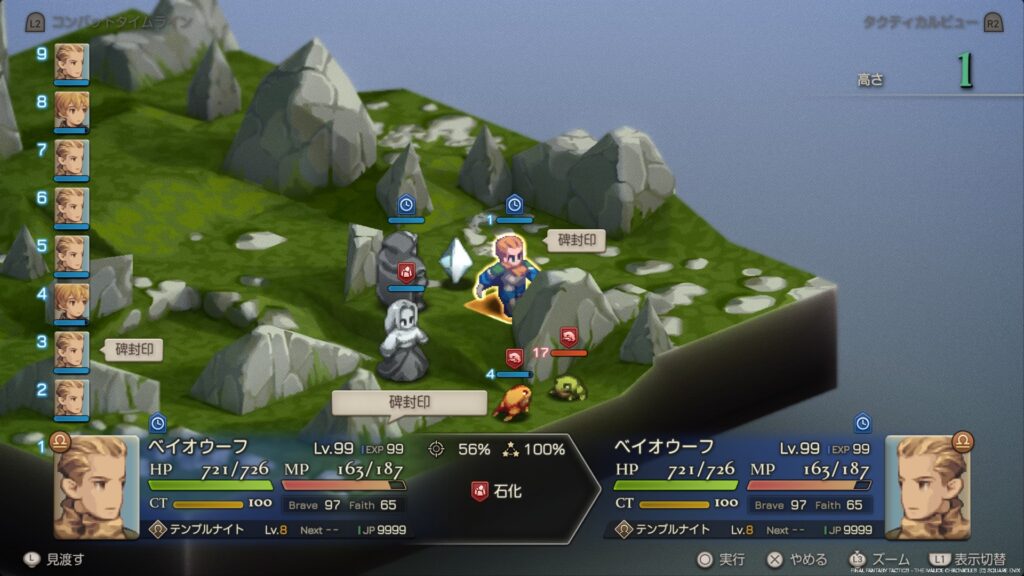This screenshot has height=576, width=1024.
Task: Choose turn portrait 3 tagged 碑封印
Action: click(72, 348)
